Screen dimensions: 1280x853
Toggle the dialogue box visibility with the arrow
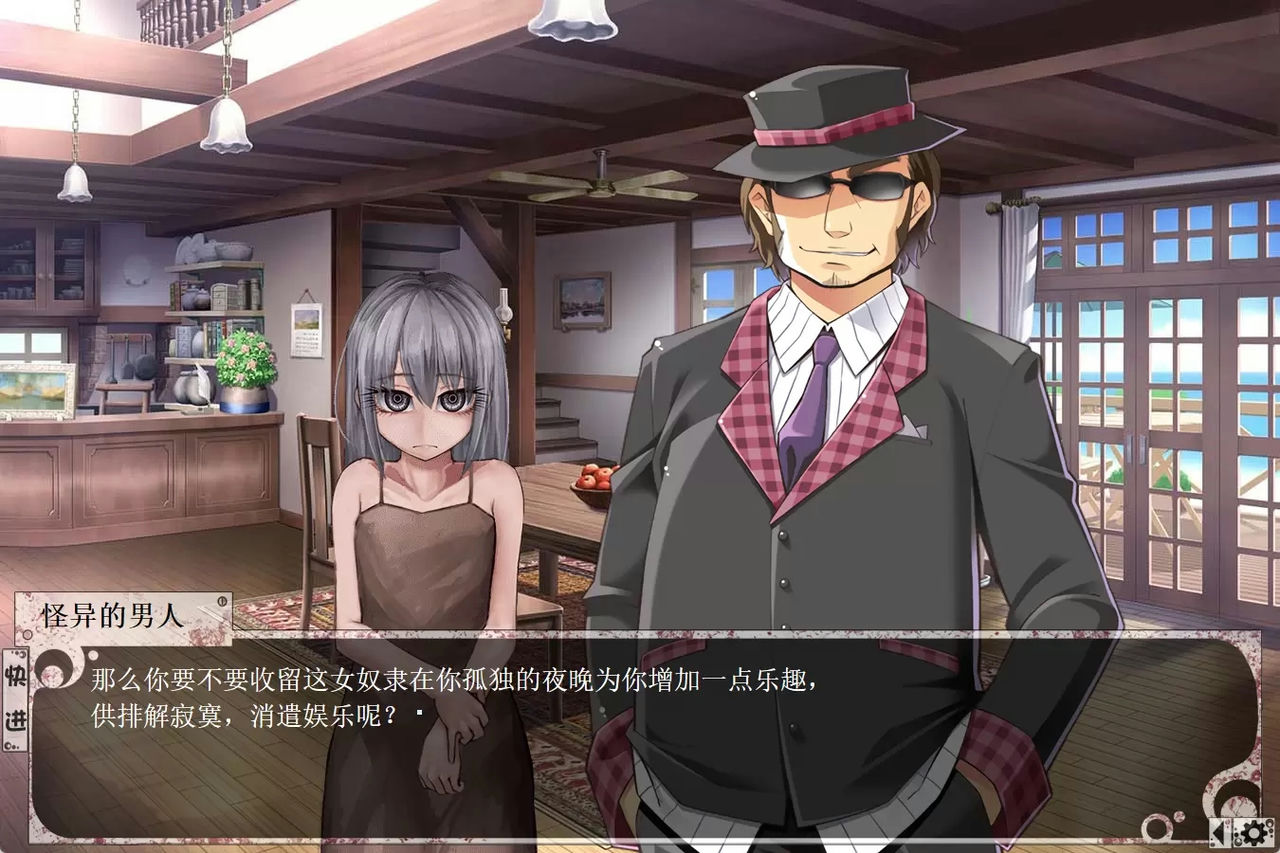pyautogui.click(x=1219, y=831)
